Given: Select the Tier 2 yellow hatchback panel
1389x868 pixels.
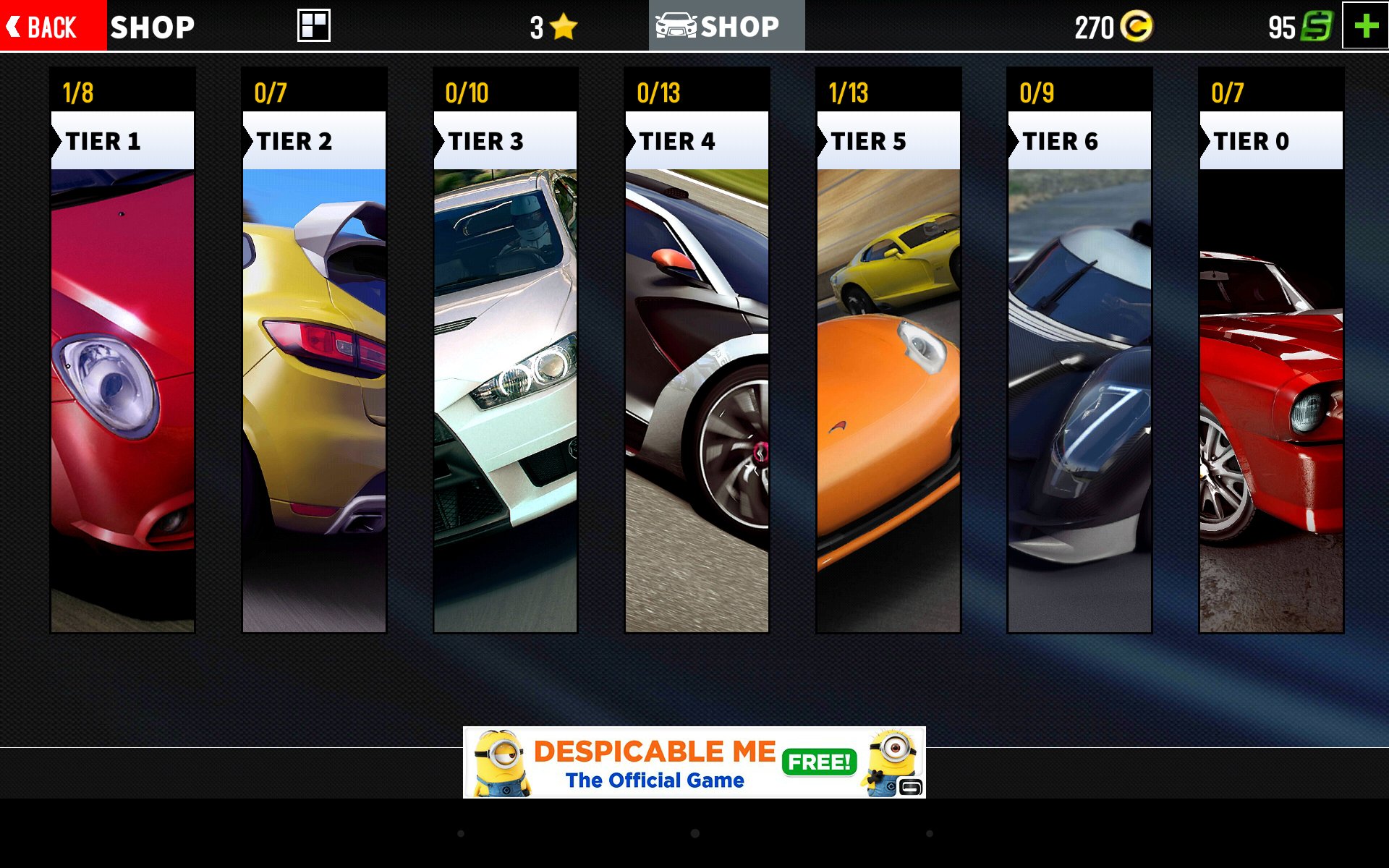Looking at the screenshot, I should coord(314,351).
